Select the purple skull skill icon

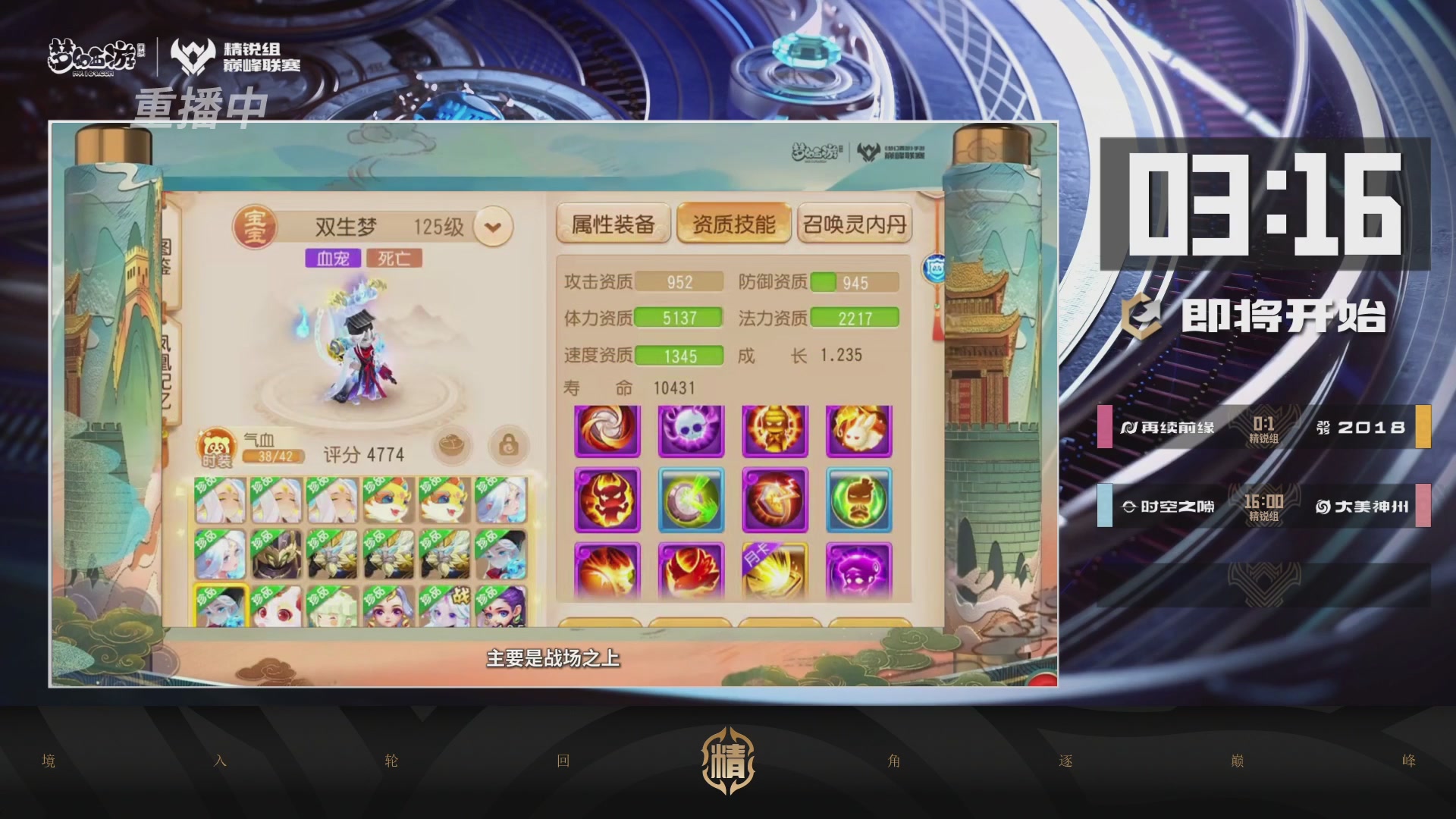[x=691, y=431]
